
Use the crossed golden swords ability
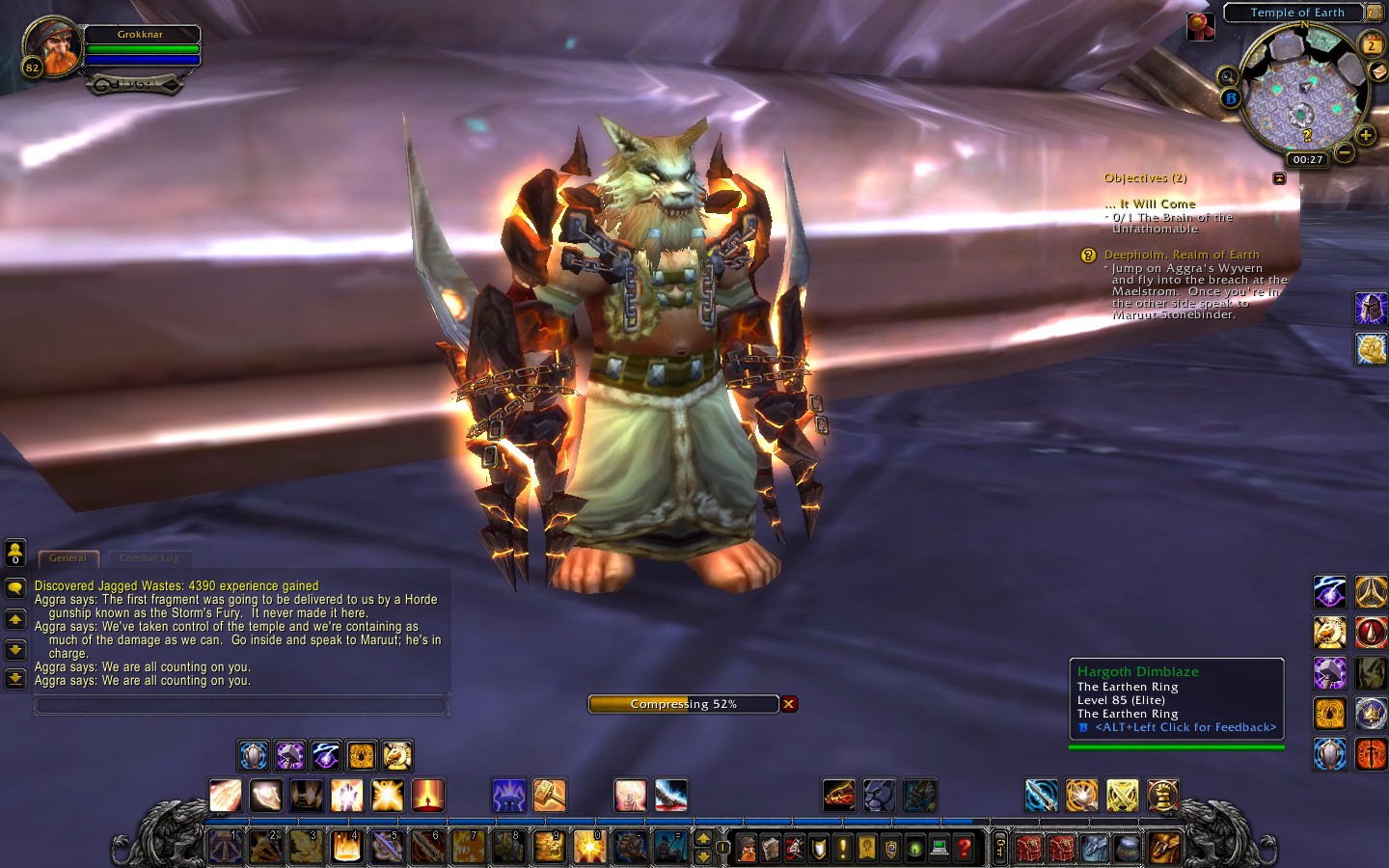pos(1122,796)
